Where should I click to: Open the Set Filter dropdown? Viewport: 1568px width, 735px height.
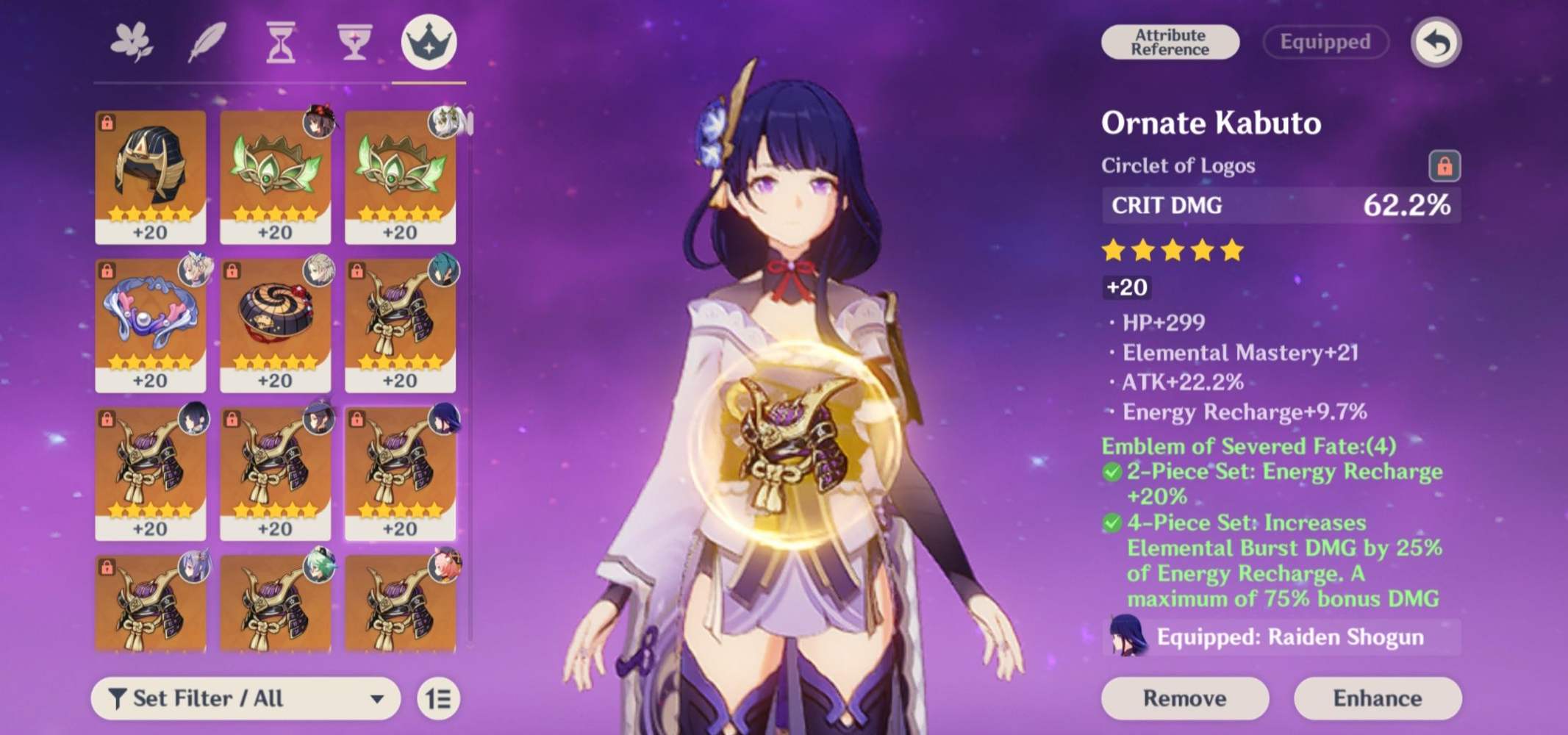point(246,698)
